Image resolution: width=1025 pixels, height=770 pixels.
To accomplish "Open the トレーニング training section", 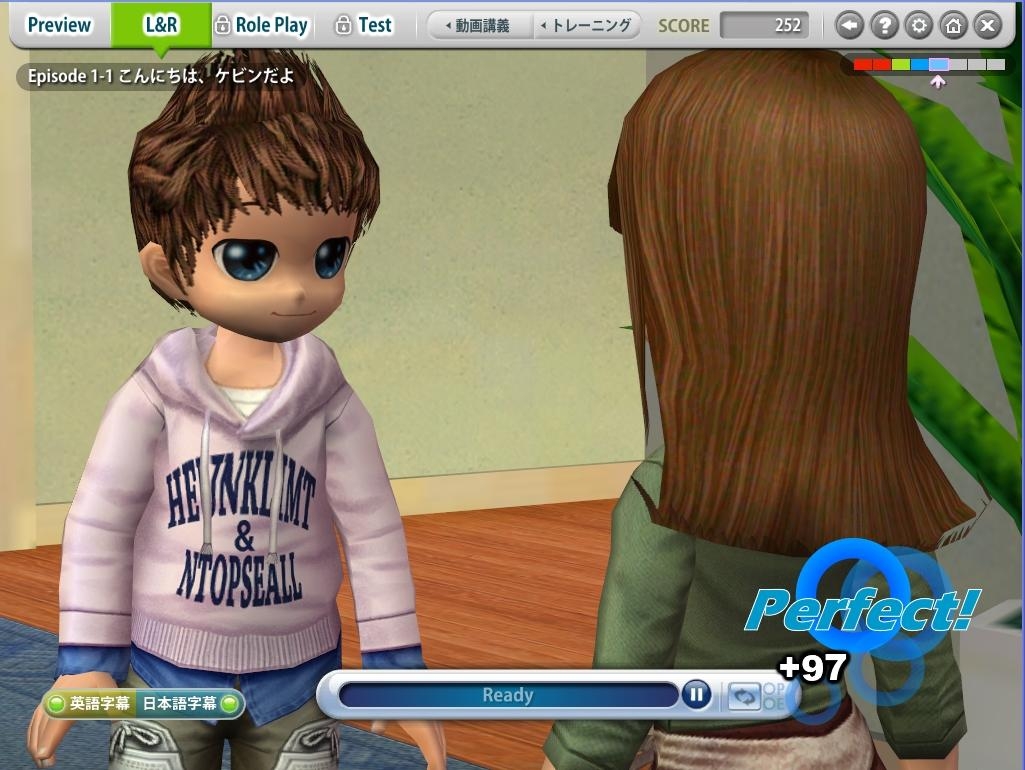I will 586,25.
